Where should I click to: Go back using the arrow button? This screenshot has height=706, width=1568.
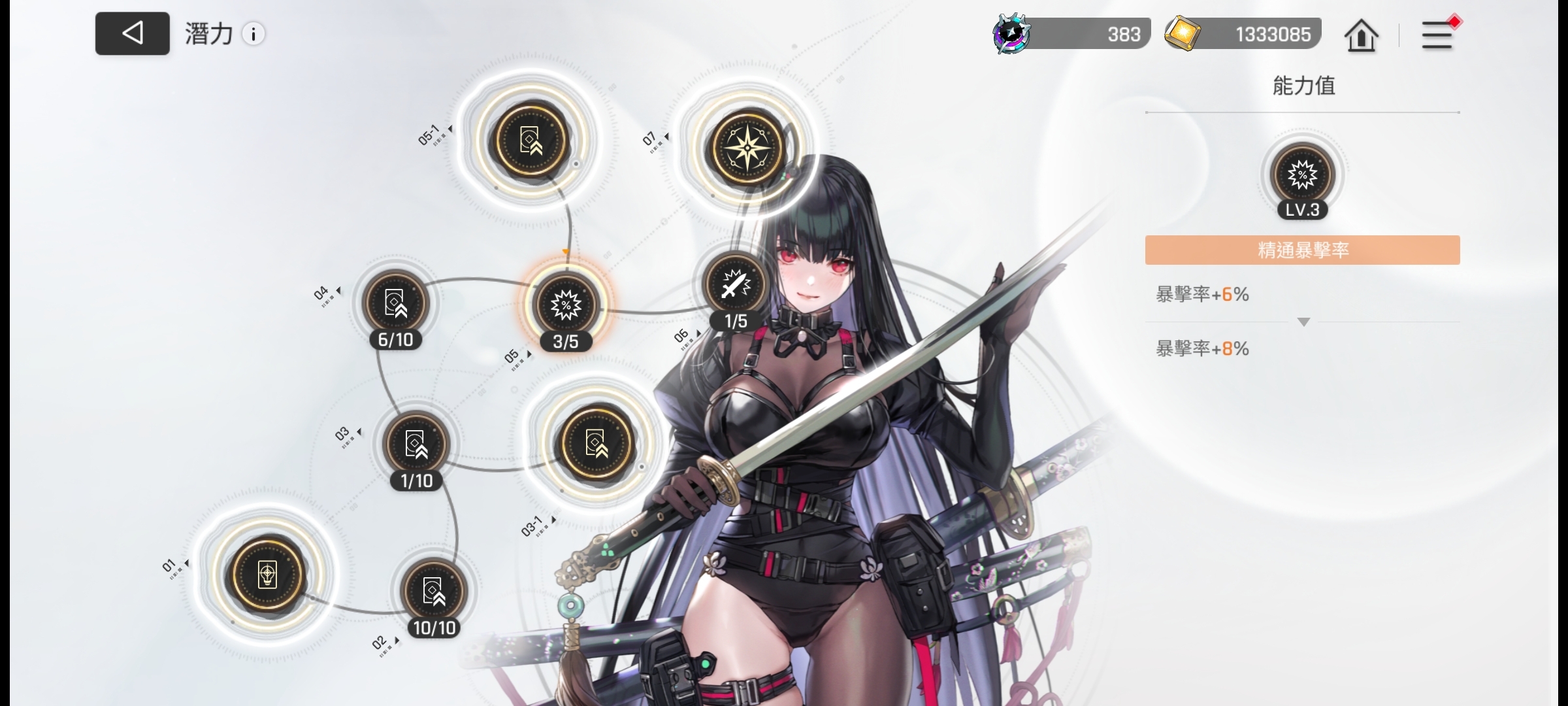coord(133,33)
